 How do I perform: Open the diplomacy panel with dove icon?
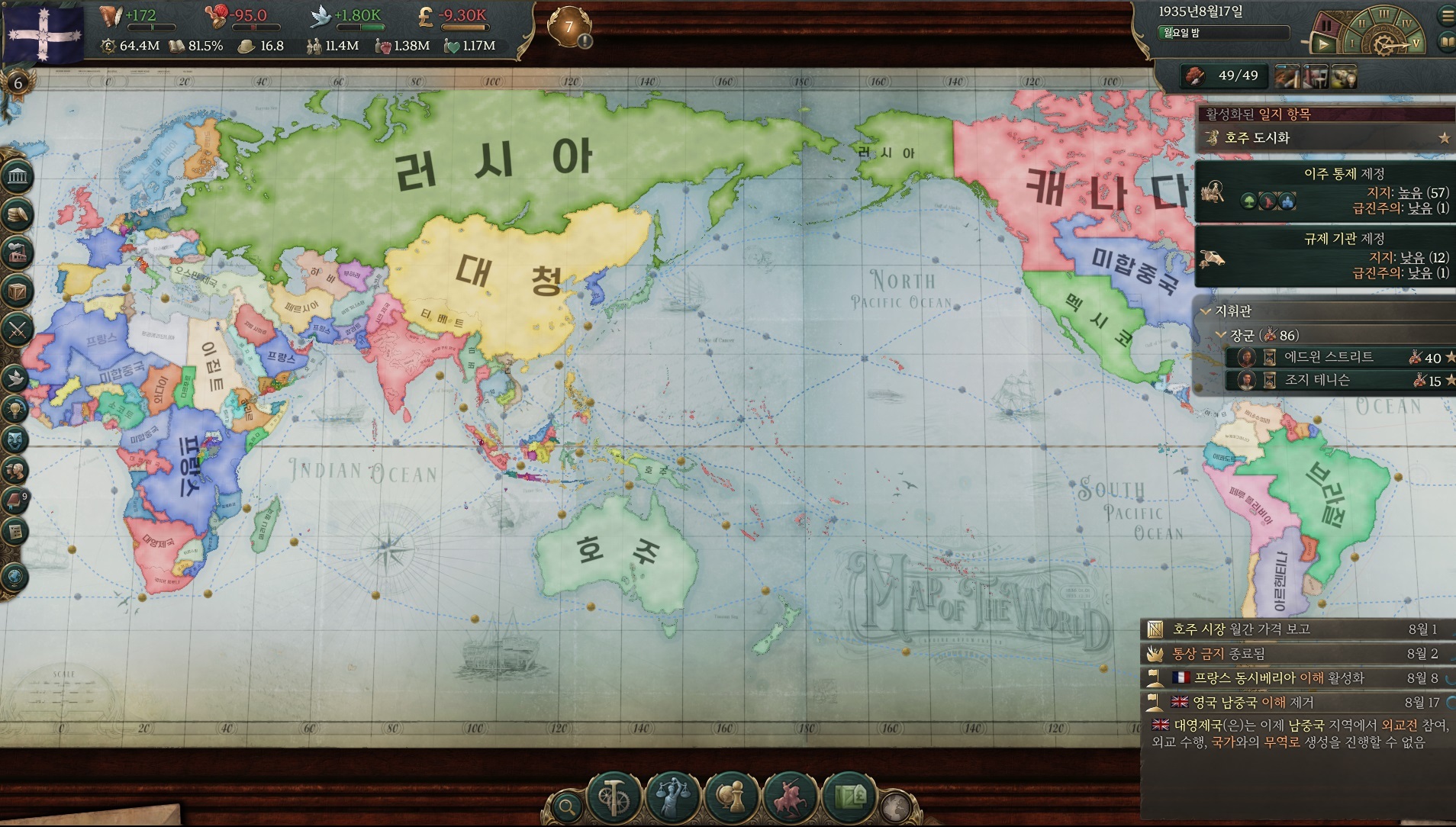pos(15,377)
